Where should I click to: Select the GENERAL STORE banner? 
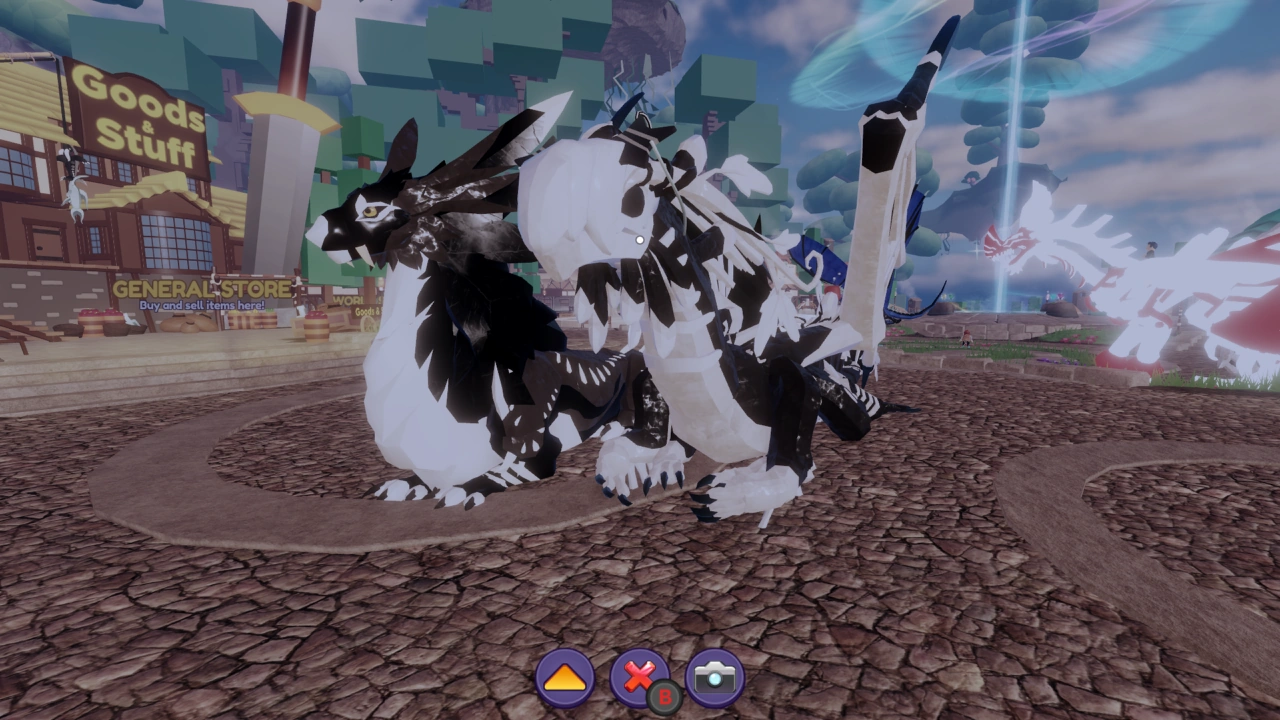coord(203,289)
